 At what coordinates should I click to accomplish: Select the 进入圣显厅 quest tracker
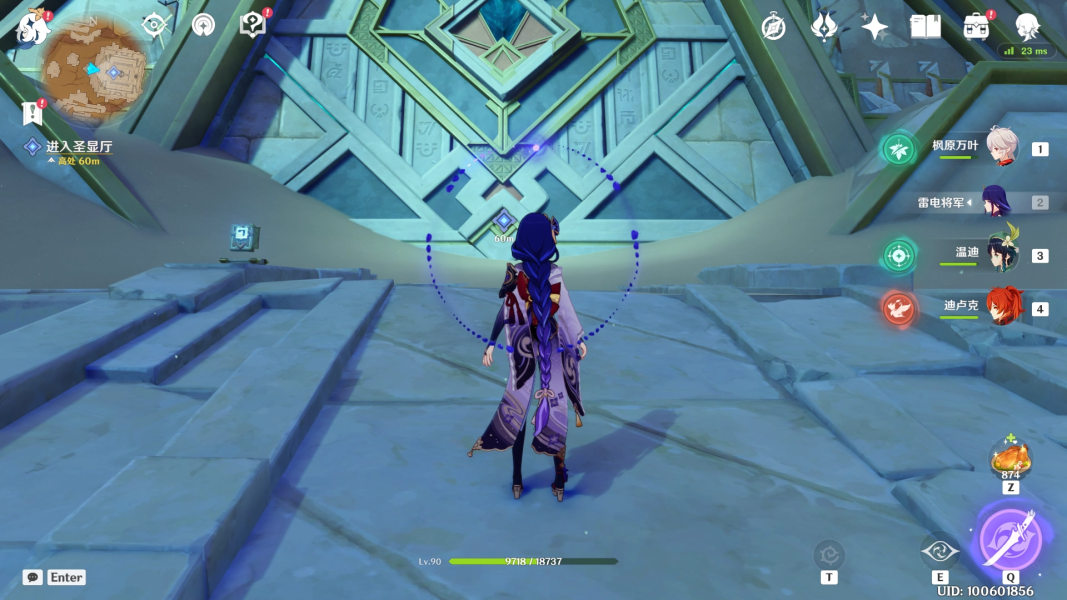pyautogui.click(x=78, y=147)
